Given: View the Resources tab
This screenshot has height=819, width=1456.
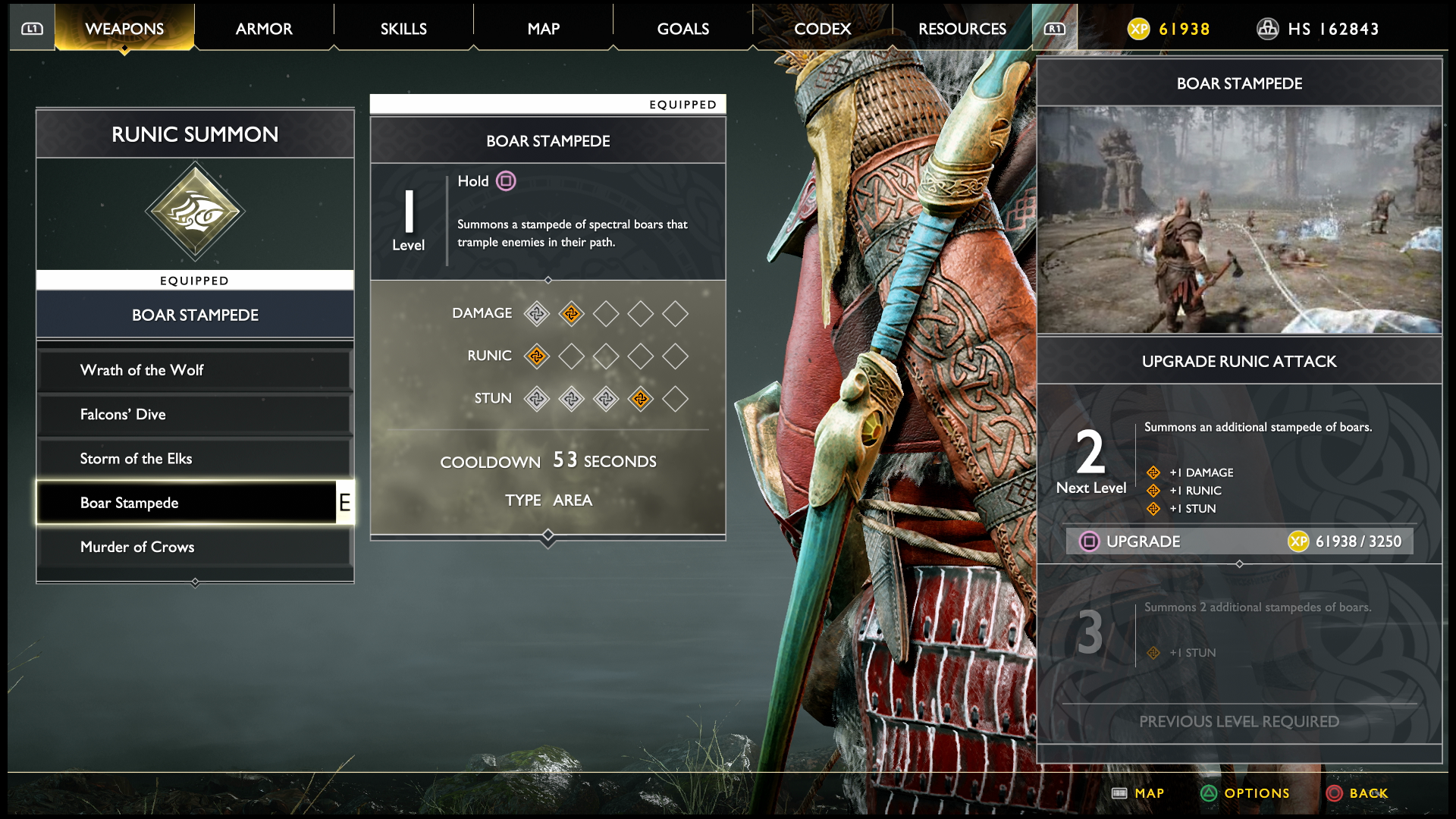Looking at the screenshot, I should pos(962,29).
